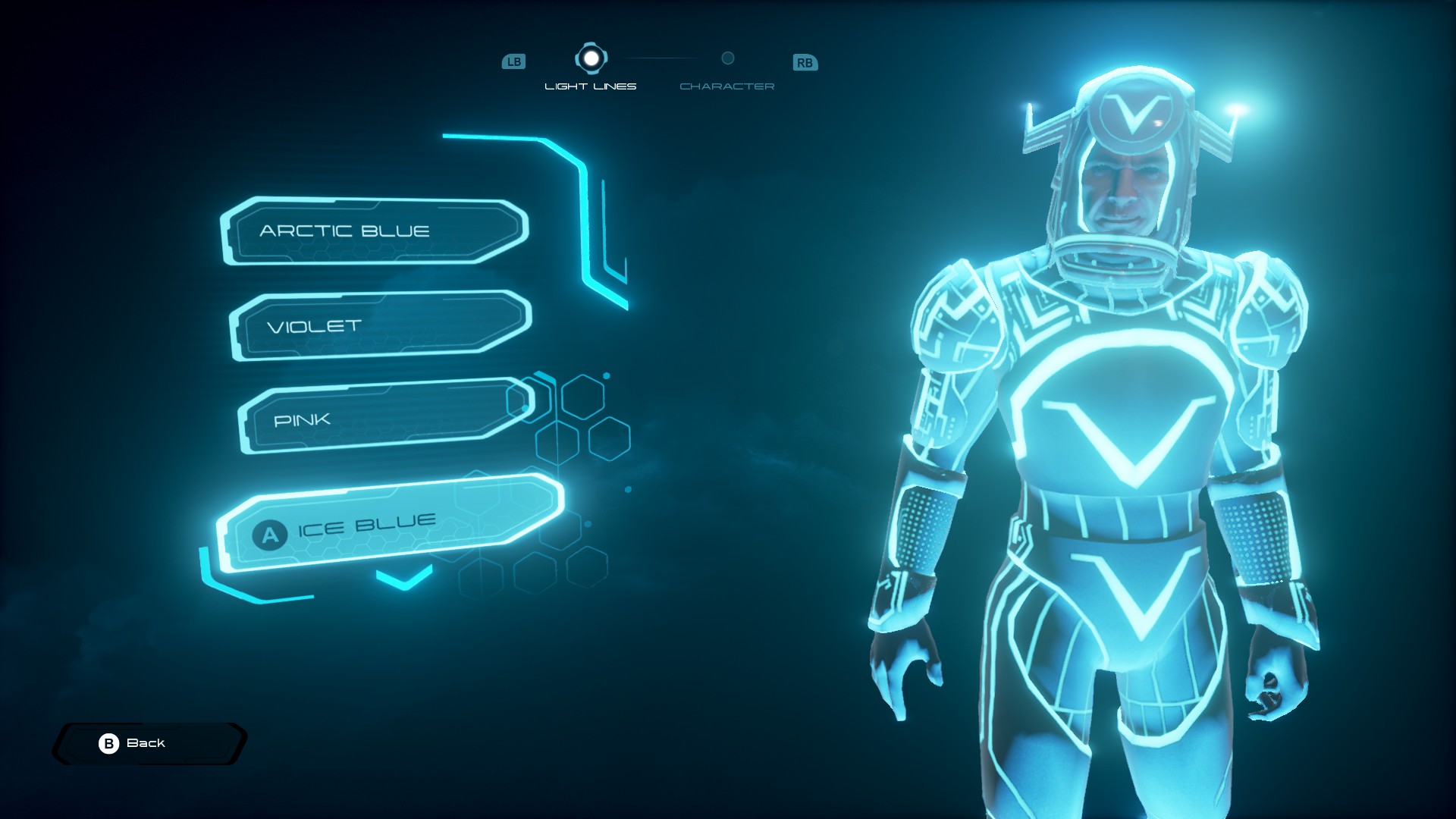Select the Arctic Blue light line color
The width and height of the screenshot is (1456, 819).
click(375, 231)
